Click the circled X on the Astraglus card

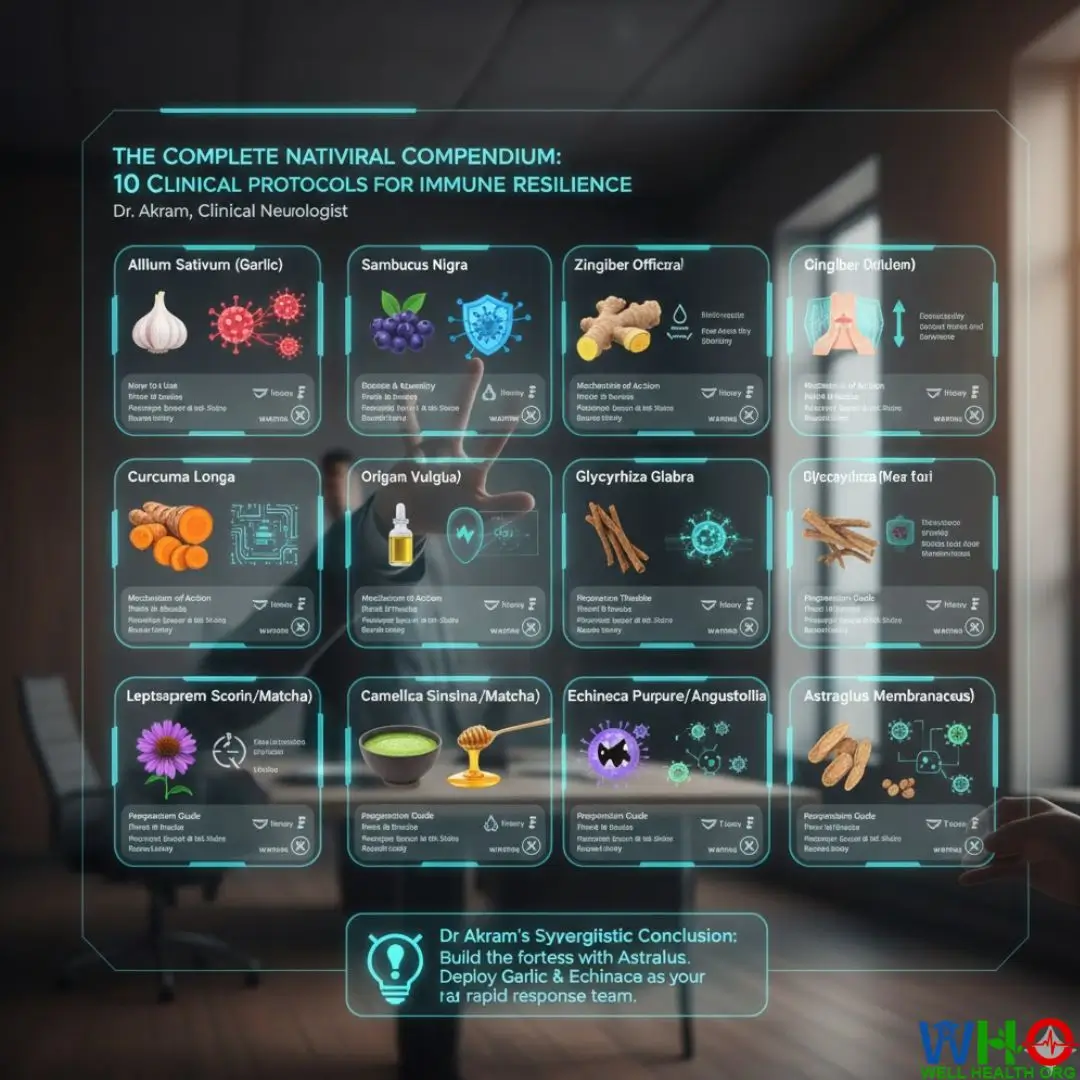tap(975, 846)
